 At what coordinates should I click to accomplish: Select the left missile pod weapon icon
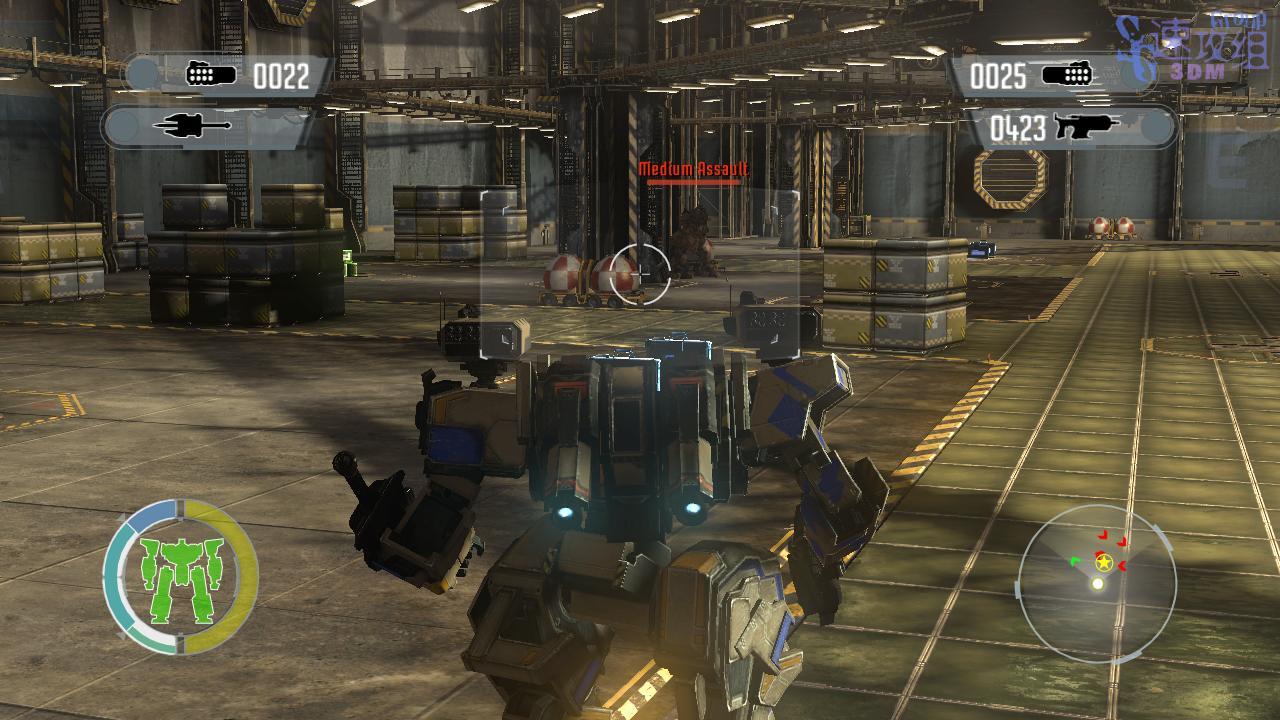click(x=211, y=75)
